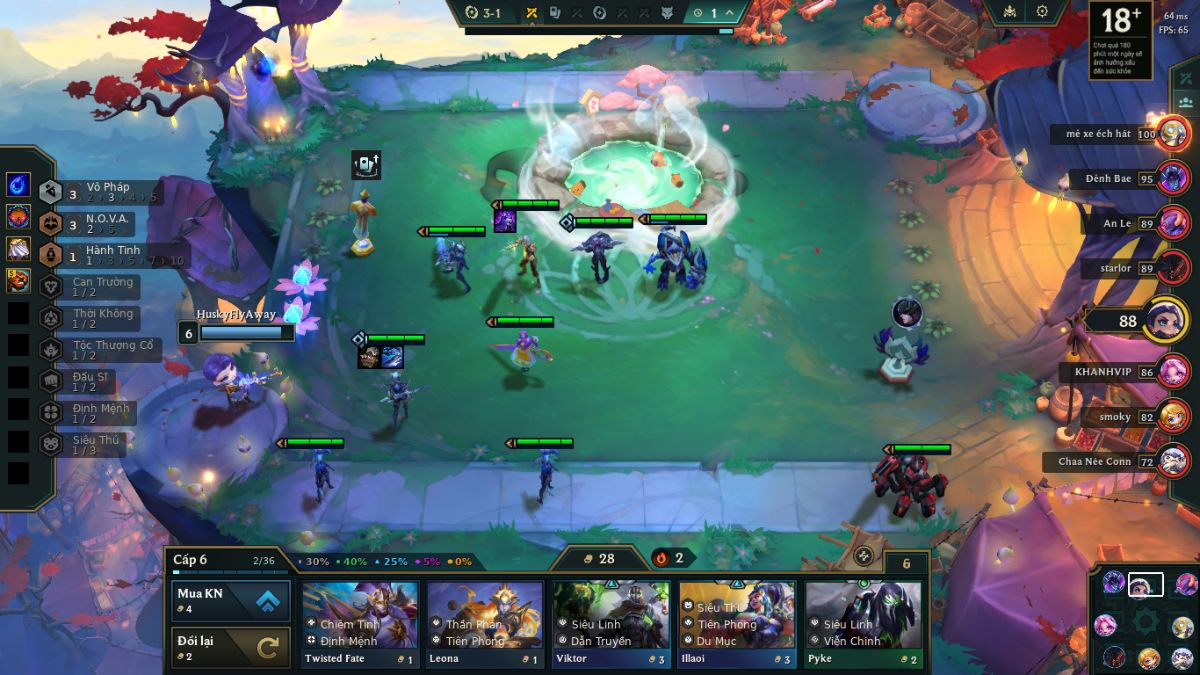The height and width of the screenshot is (675, 1200).
Task: Select the Illaoi shop card
Action: pos(737,624)
